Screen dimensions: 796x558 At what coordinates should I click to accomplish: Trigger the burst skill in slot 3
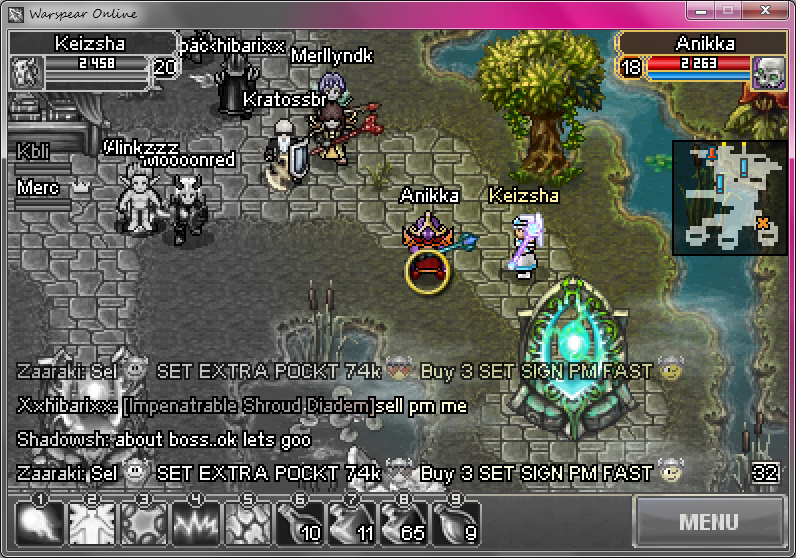144,522
